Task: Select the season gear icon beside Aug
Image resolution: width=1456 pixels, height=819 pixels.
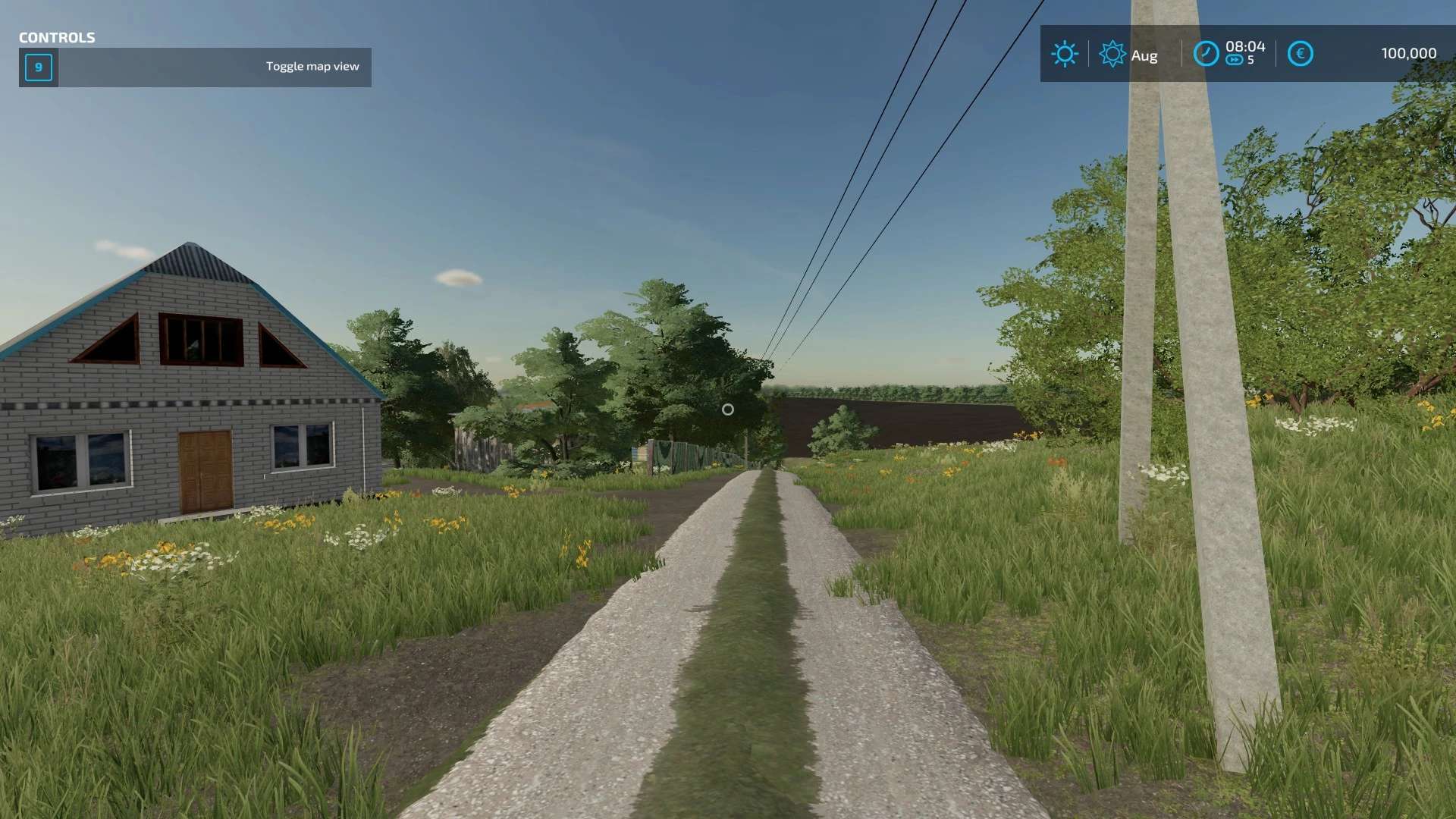Action: pos(1112,54)
